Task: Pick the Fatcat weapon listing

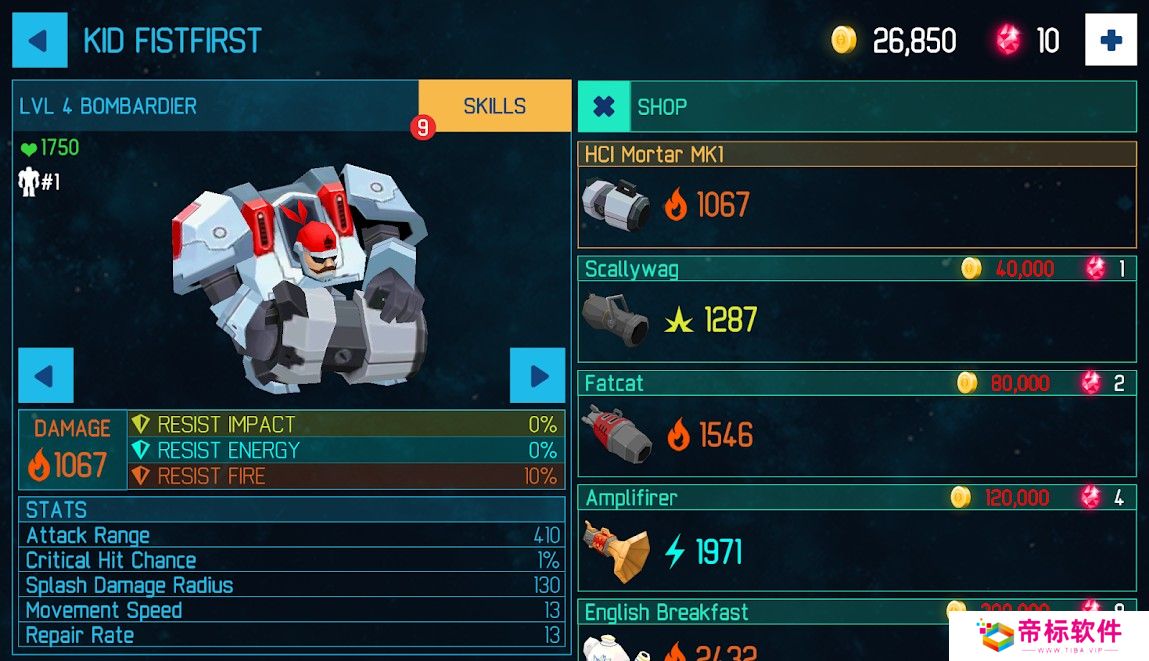Action: (856, 425)
